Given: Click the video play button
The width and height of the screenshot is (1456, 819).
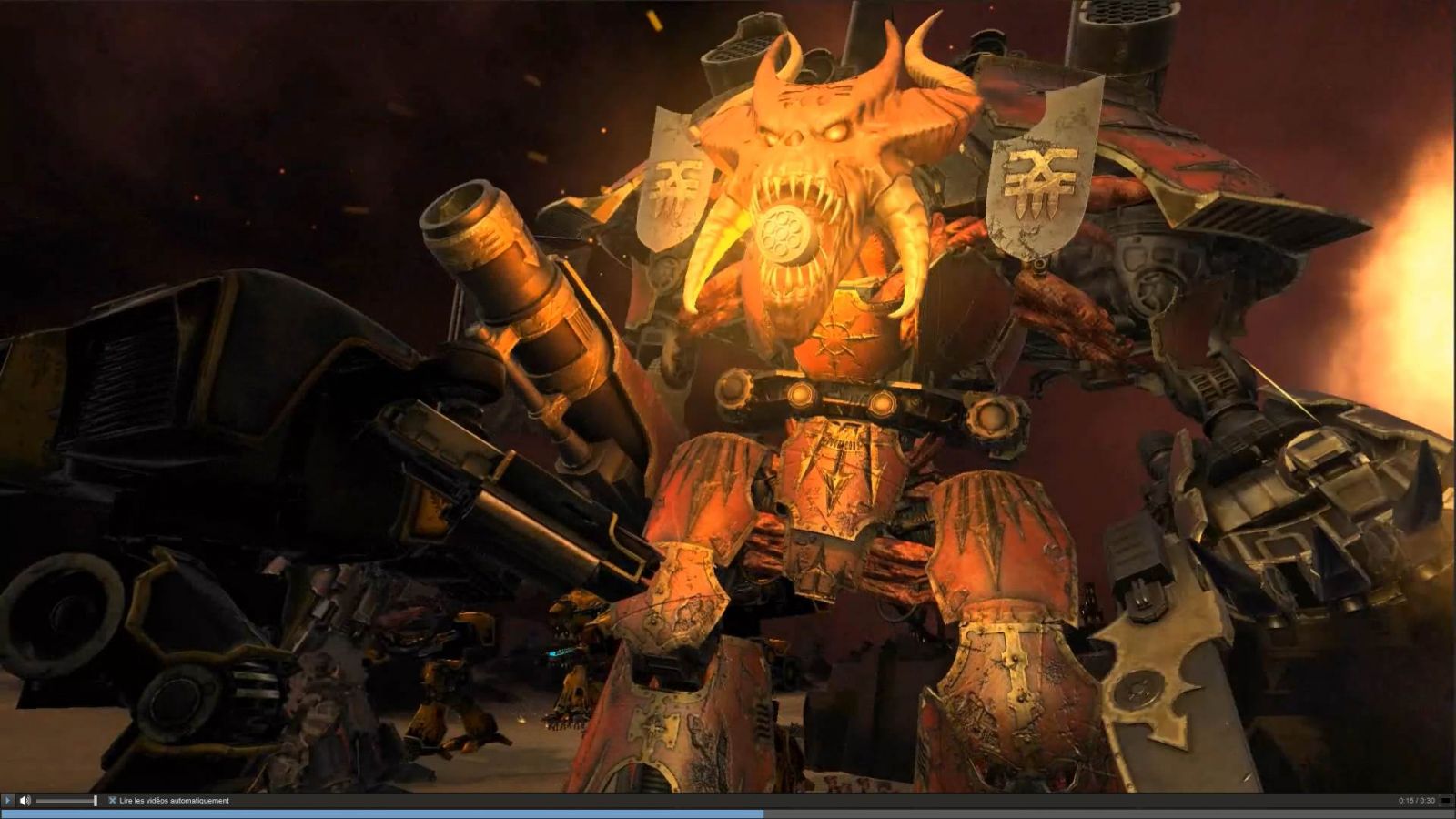Looking at the screenshot, I should (x=8, y=801).
